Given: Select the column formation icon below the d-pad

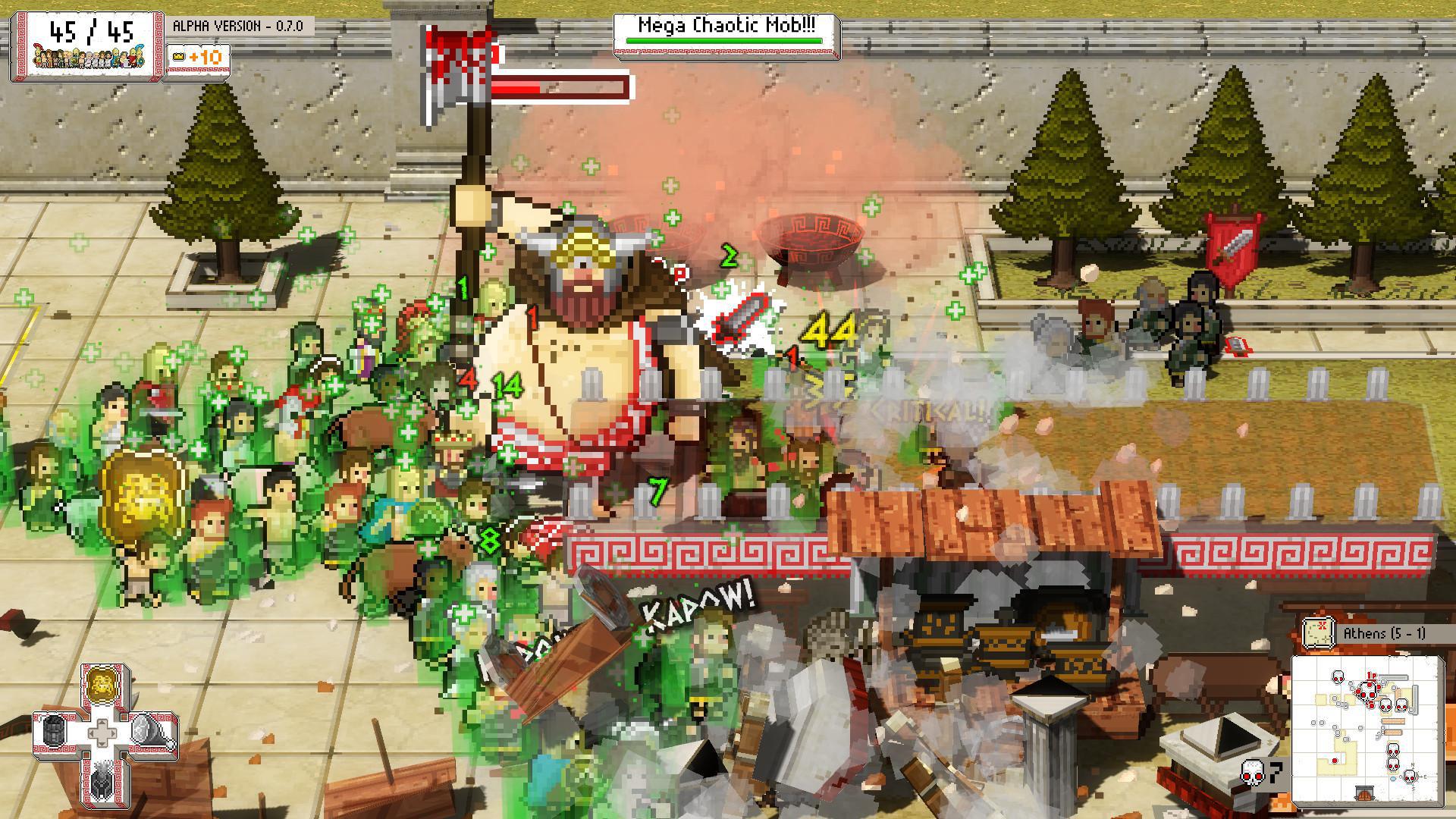Looking at the screenshot, I should pos(102,783).
